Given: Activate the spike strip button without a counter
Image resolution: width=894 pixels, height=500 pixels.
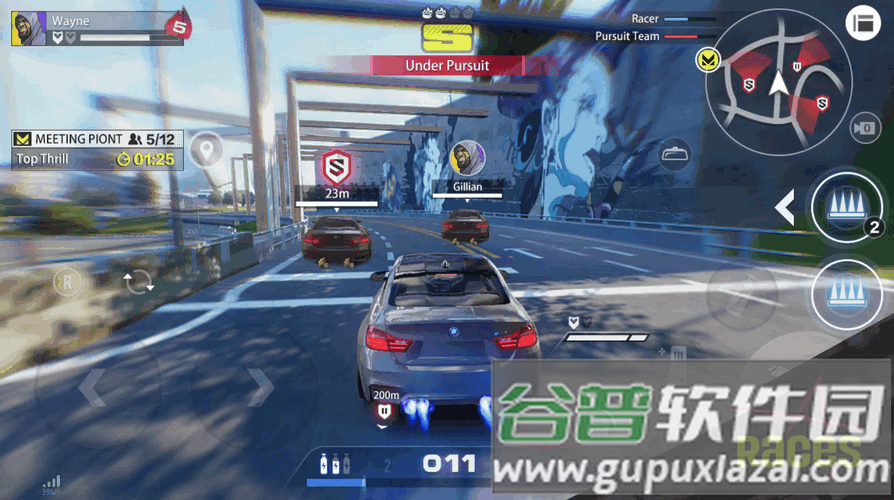Looking at the screenshot, I should (x=845, y=294).
